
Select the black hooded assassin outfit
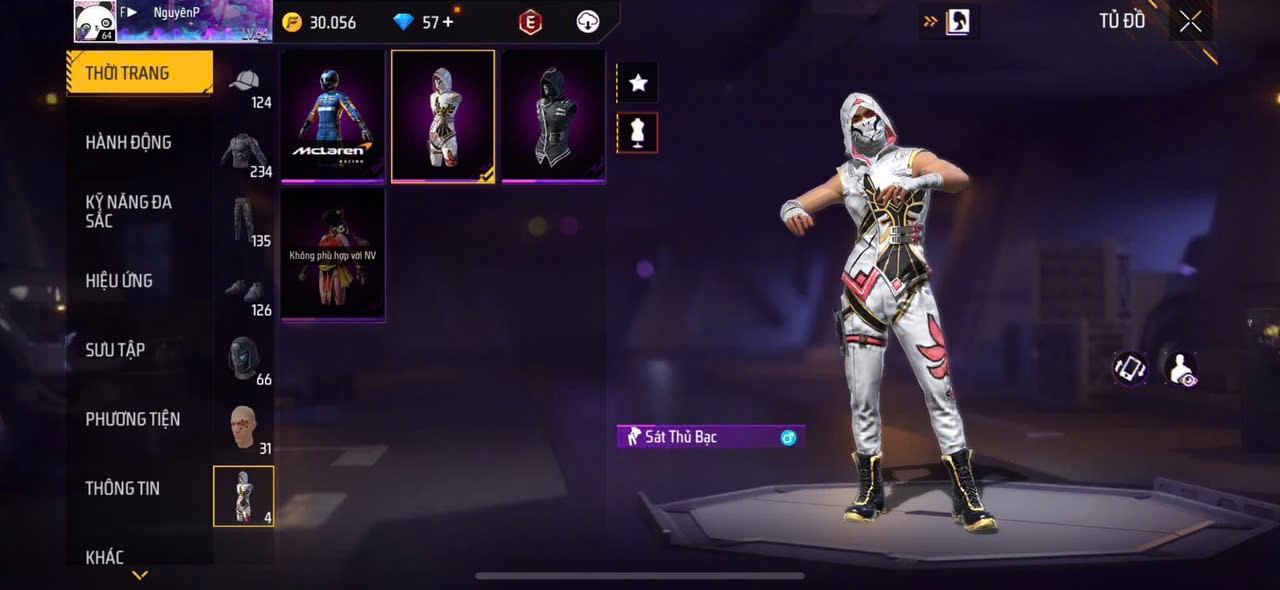point(553,116)
